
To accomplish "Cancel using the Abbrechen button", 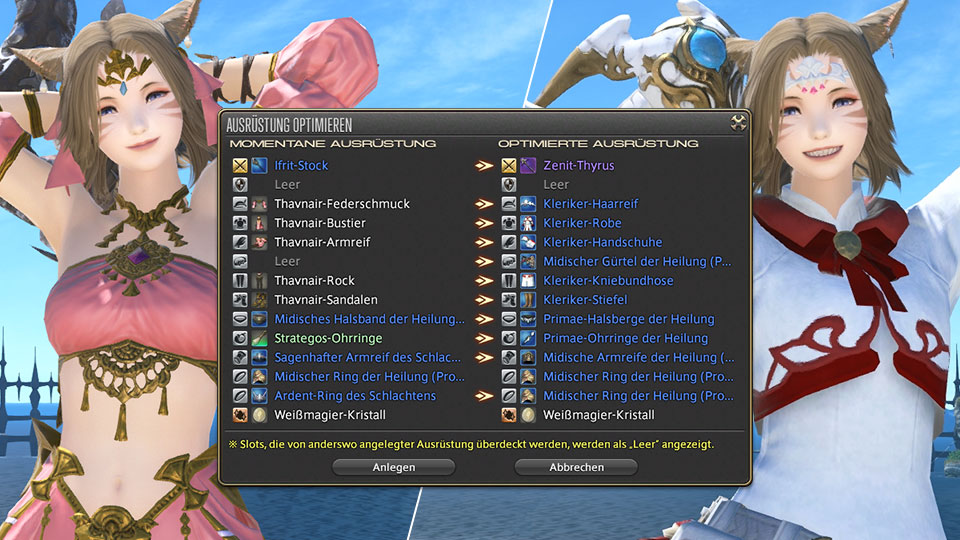I will (x=575, y=467).
